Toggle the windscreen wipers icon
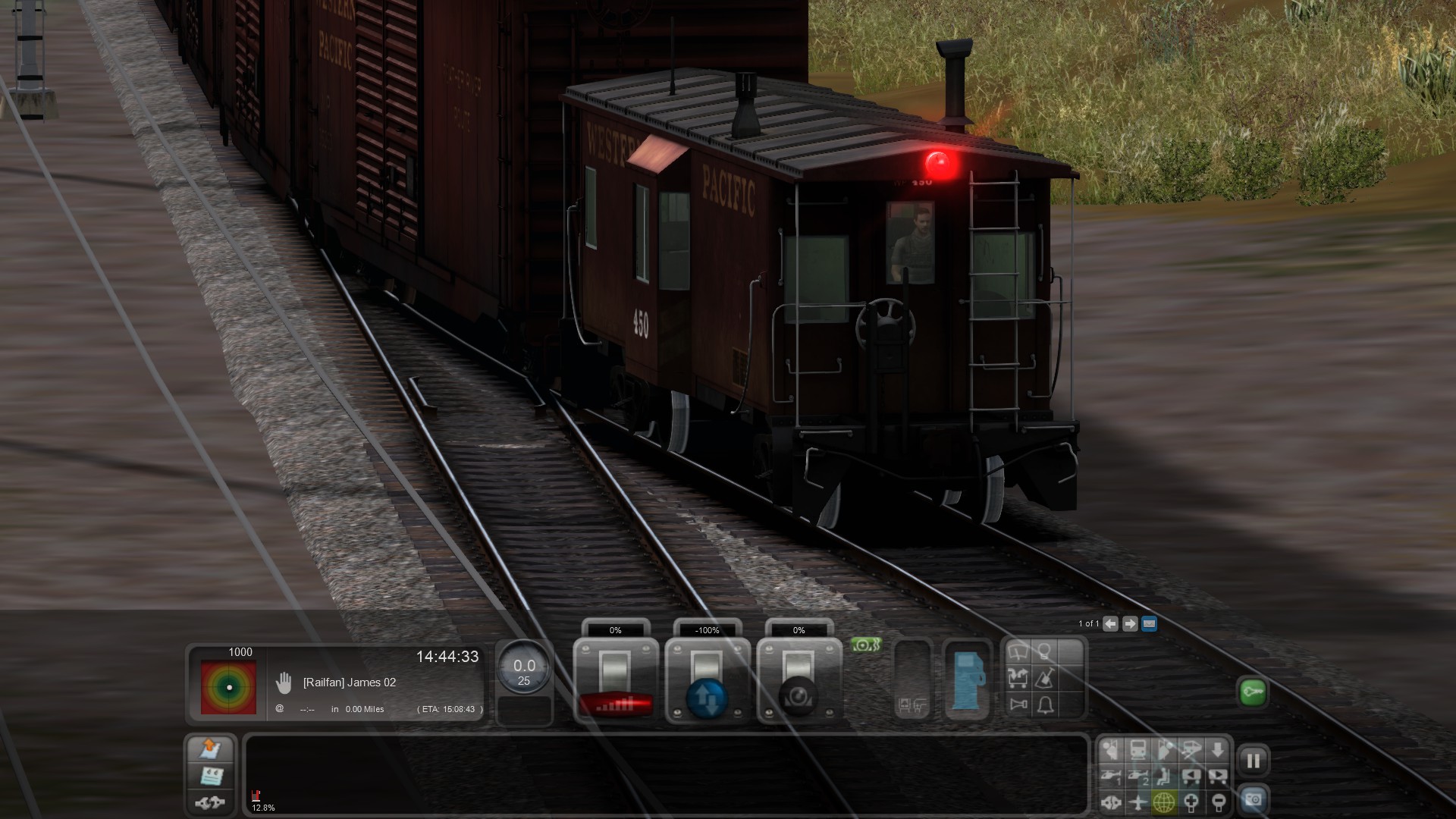The image size is (1456, 819). (x=1018, y=651)
